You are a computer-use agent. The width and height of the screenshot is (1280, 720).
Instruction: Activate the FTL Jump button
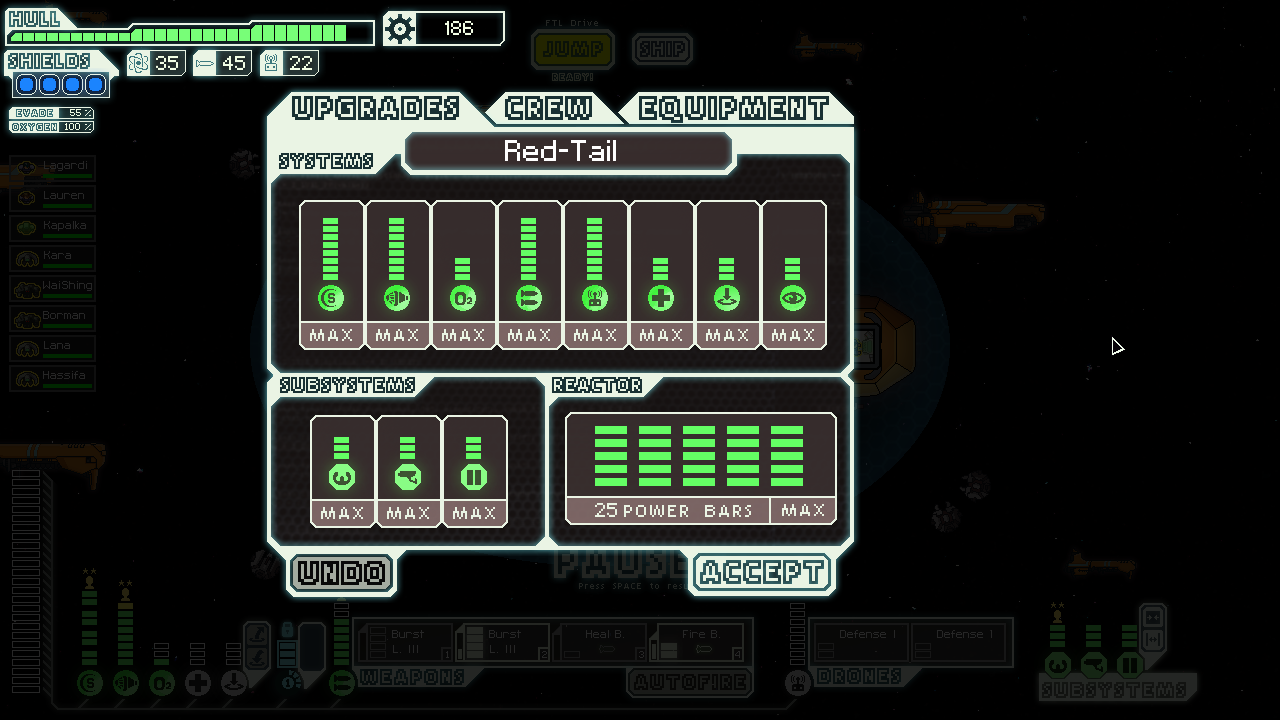[x=573, y=49]
